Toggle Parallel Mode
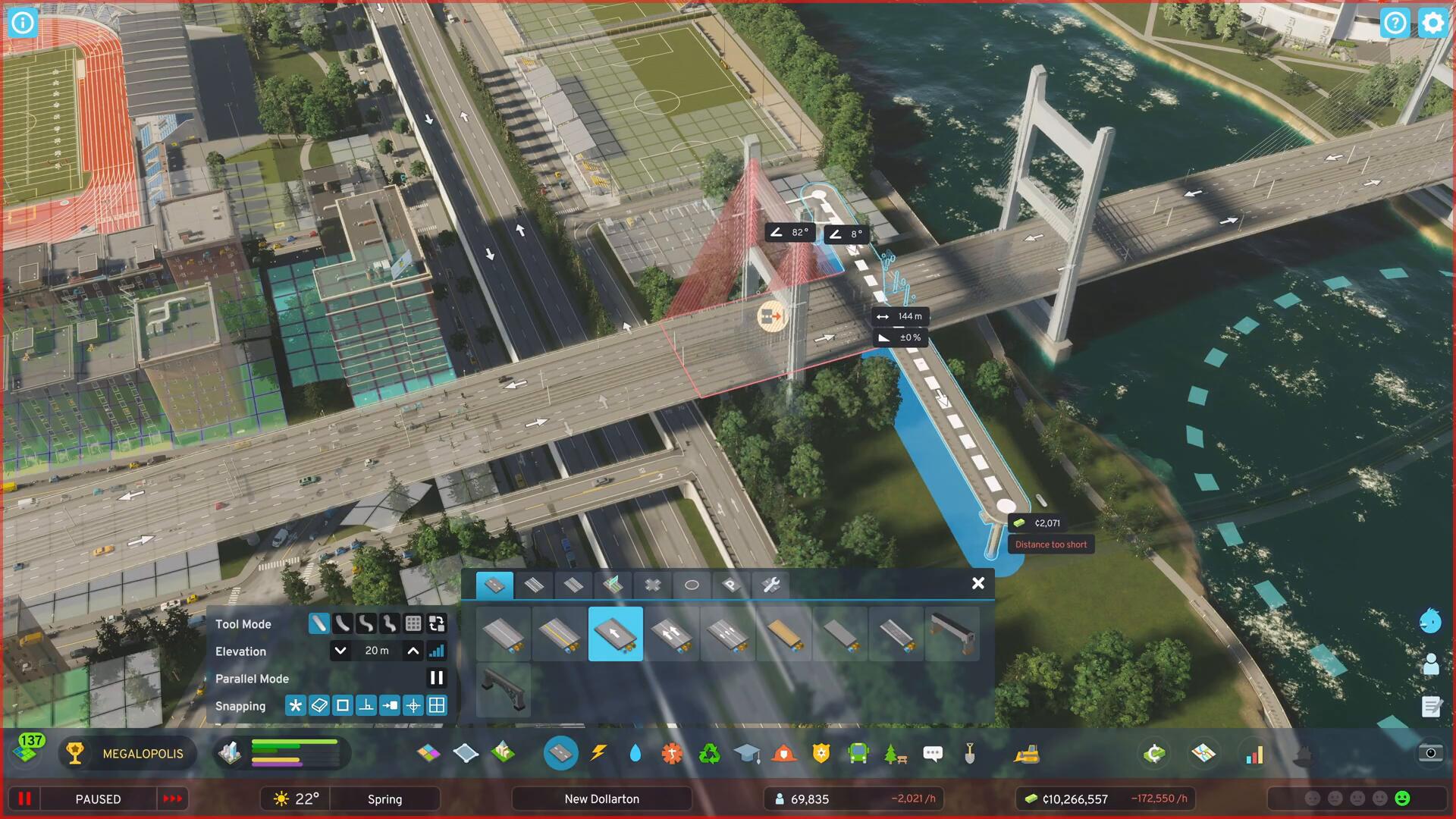1456x819 pixels. (x=437, y=678)
